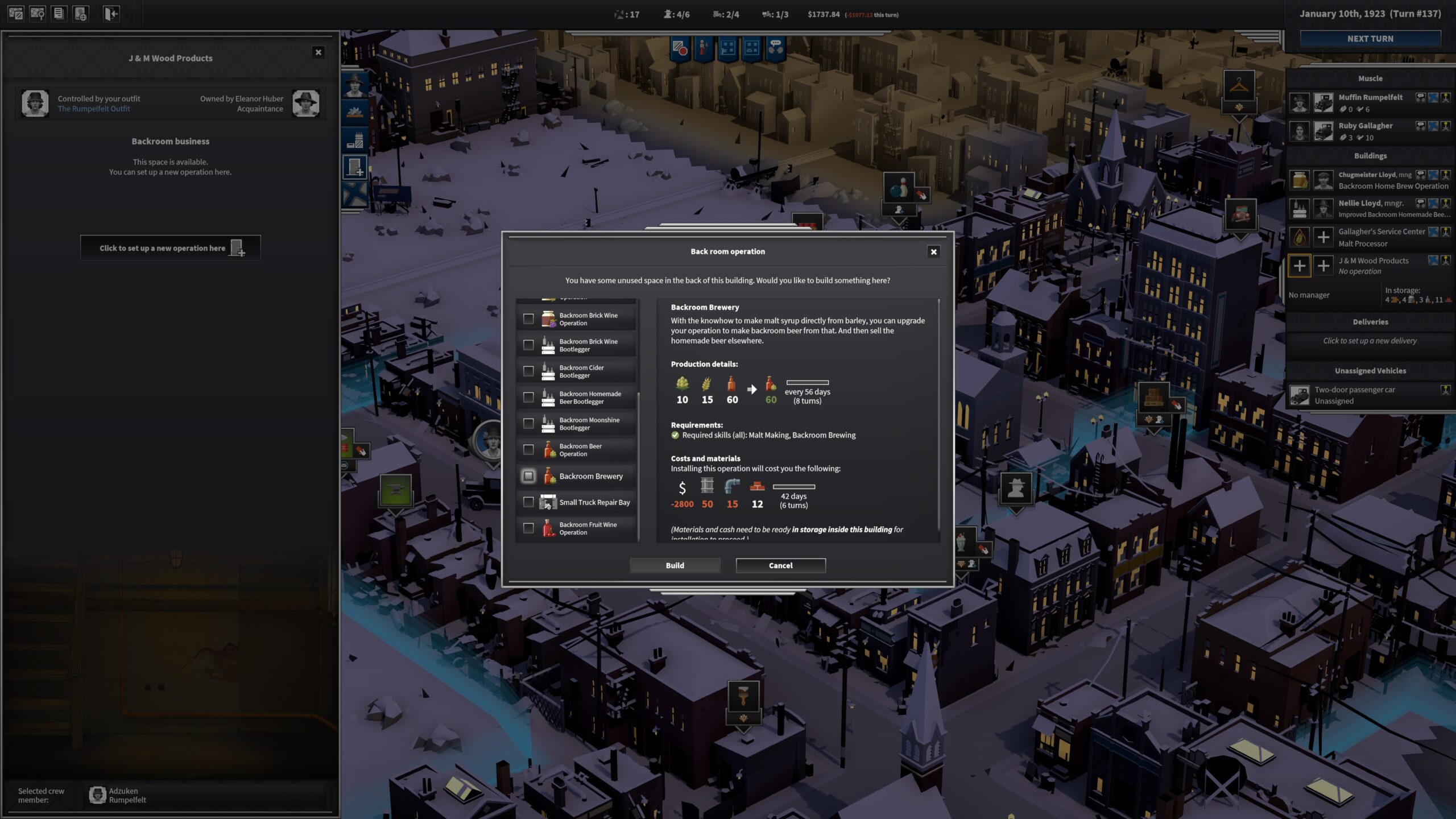This screenshot has height=819, width=1456.
Task: Cancel the back room operation dialog
Action: click(x=780, y=565)
